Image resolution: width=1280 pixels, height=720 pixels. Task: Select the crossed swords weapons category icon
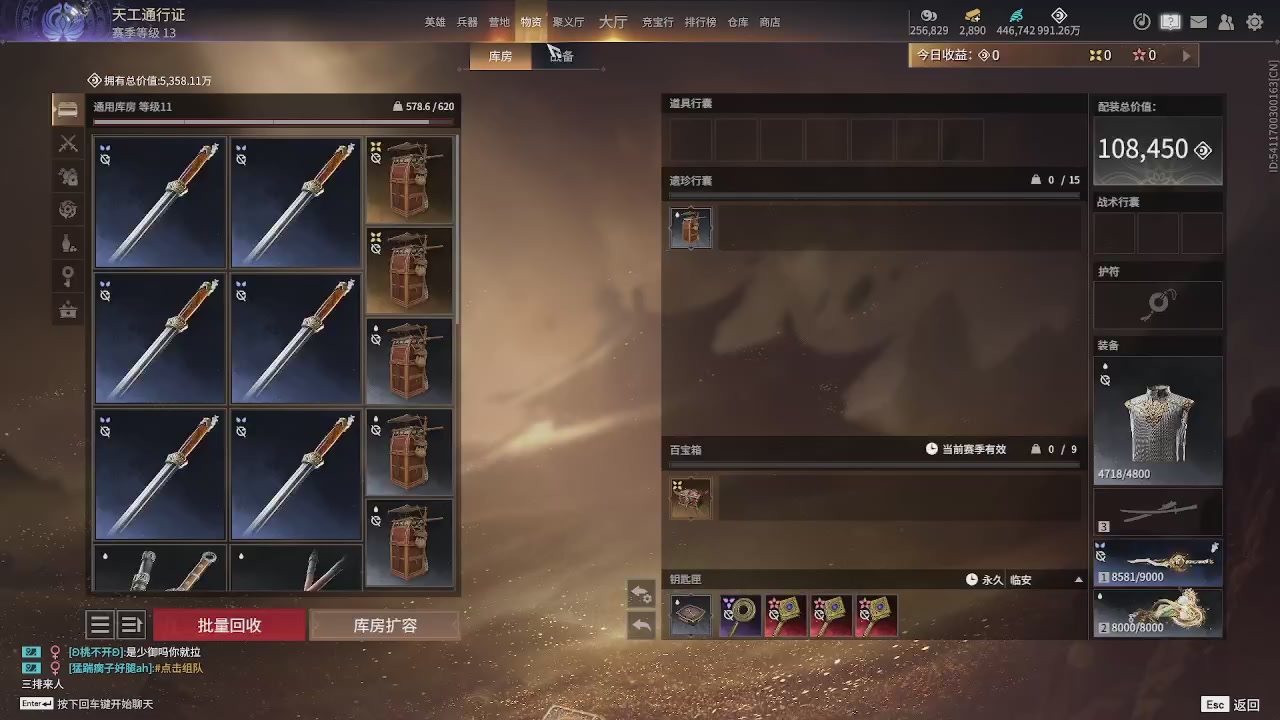[x=68, y=143]
